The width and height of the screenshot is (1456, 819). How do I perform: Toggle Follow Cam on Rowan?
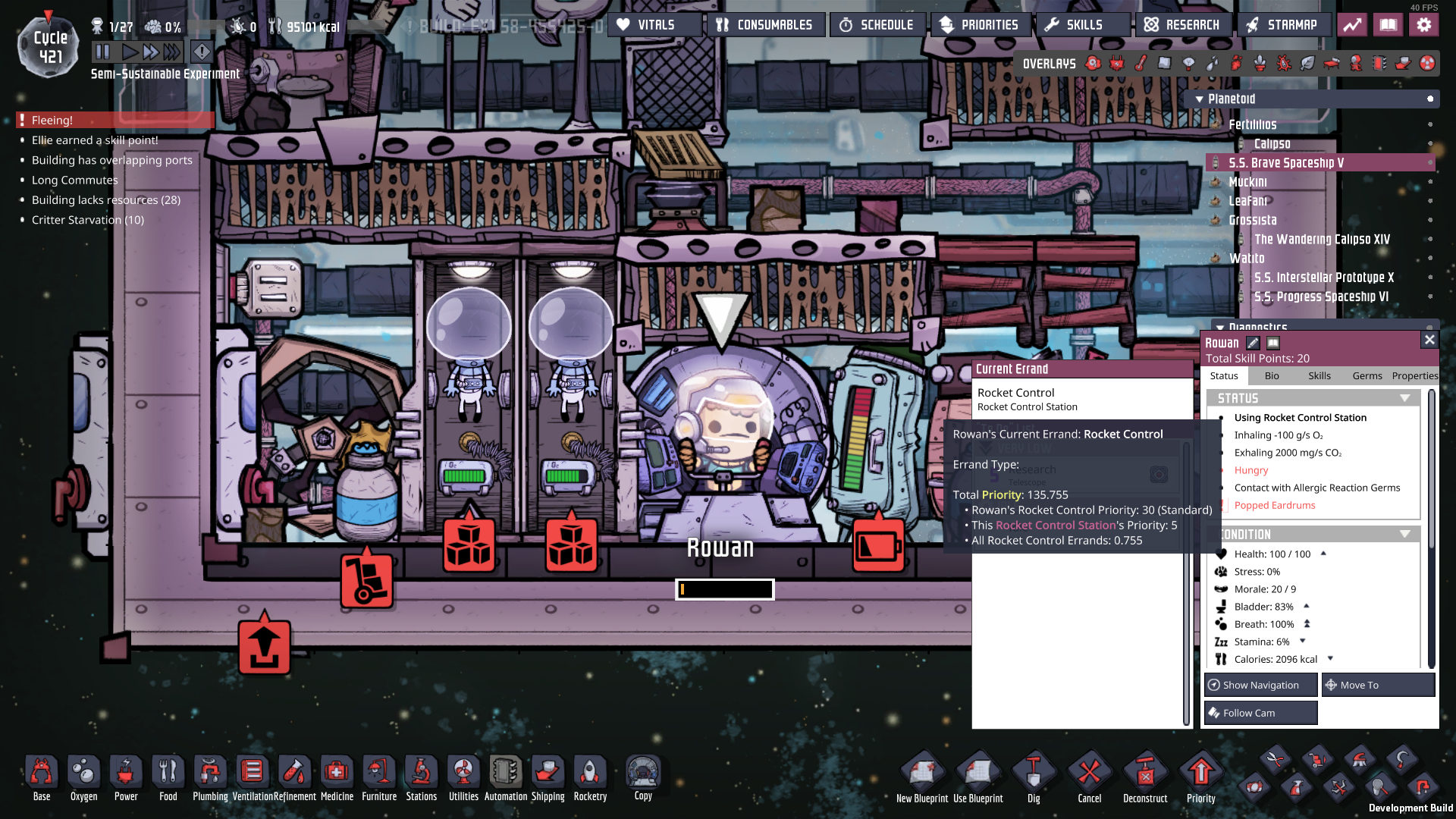point(1260,713)
